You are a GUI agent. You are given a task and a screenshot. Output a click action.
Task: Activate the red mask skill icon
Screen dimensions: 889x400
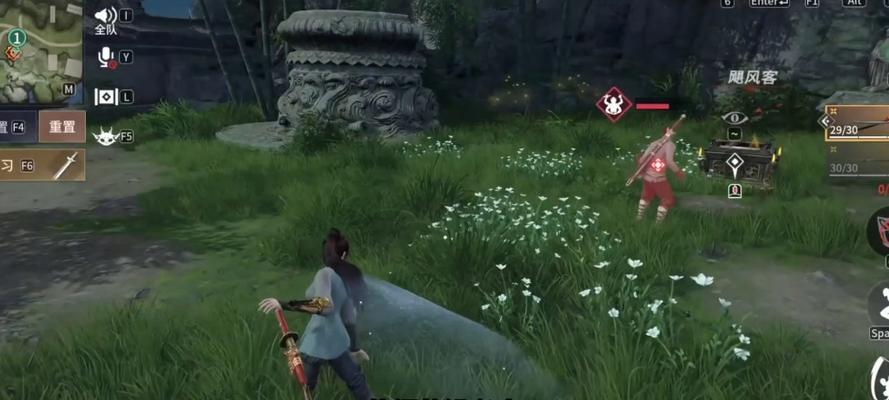click(879, 230)
